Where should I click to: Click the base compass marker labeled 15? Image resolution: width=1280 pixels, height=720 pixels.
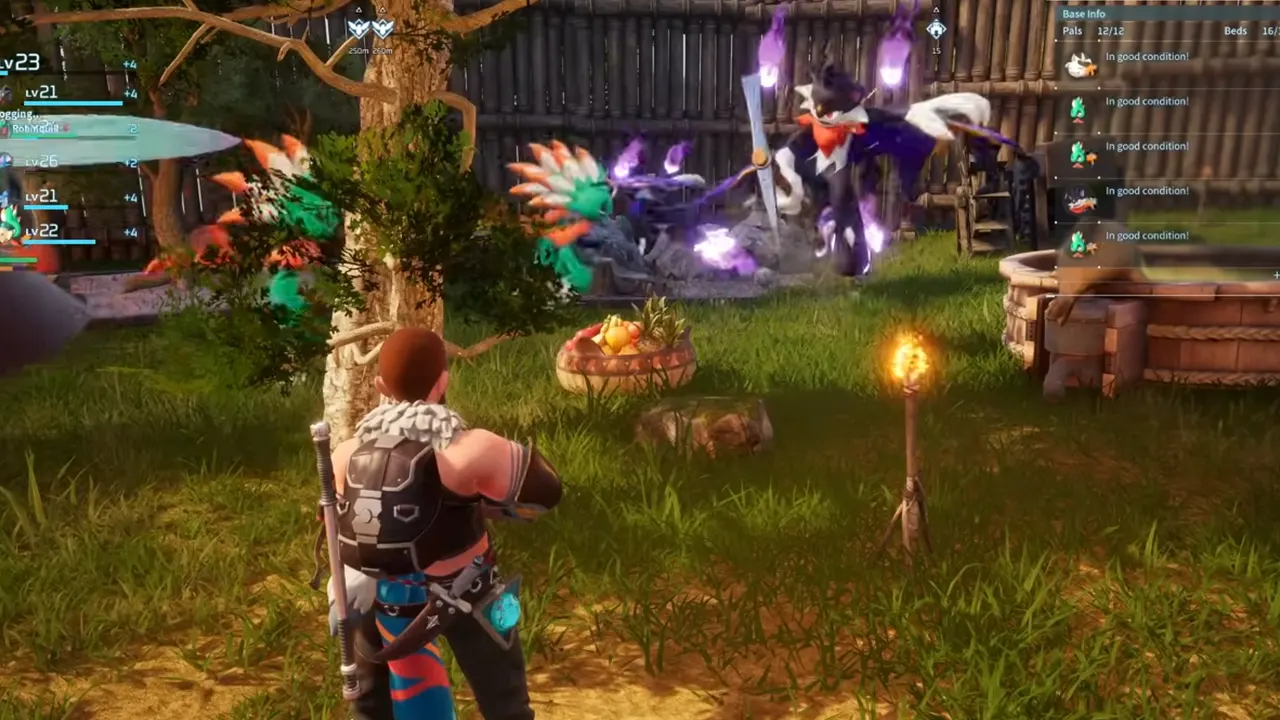click(x=935, y=30)
